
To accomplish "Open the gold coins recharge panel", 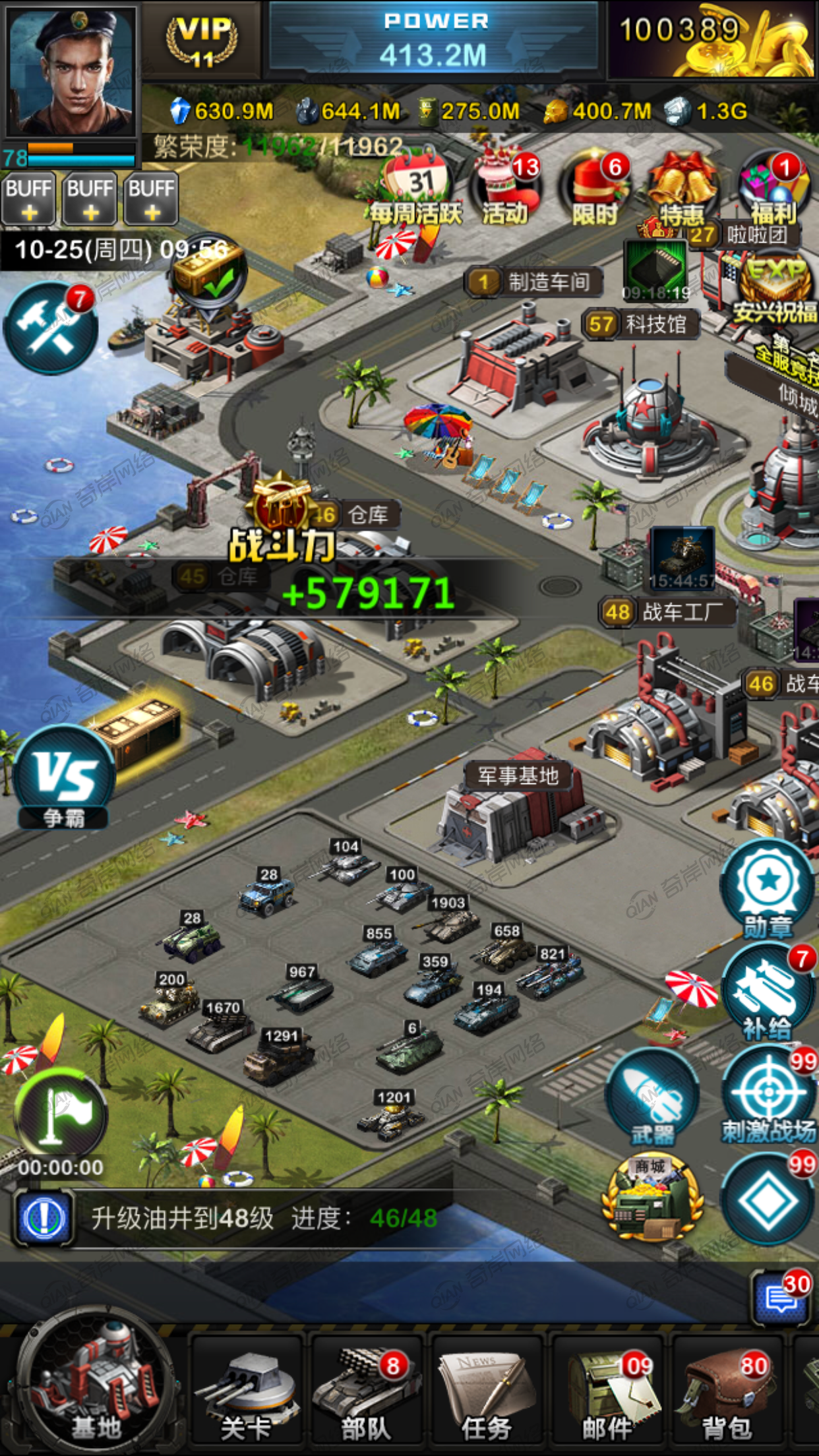I will tap(712, 40).
